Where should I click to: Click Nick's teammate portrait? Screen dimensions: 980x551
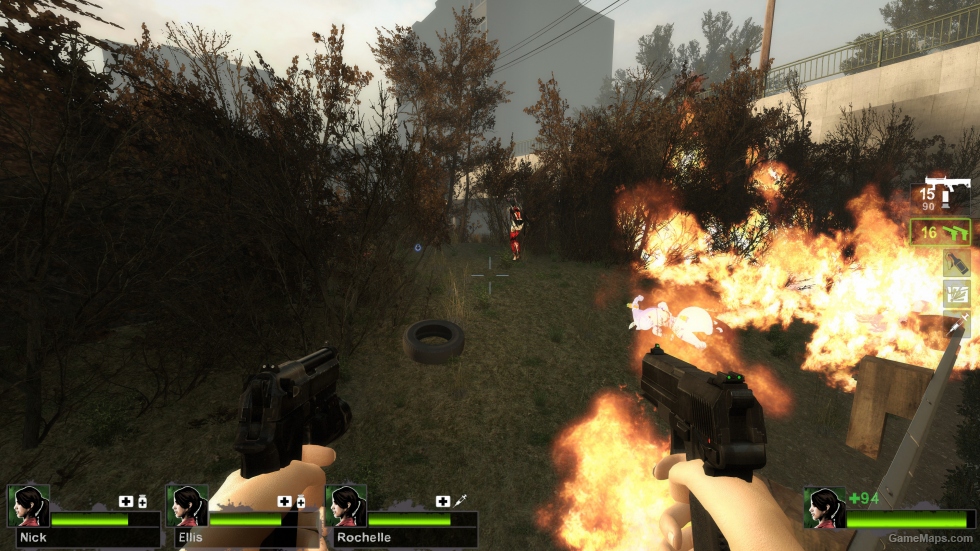tap(28, 506)
